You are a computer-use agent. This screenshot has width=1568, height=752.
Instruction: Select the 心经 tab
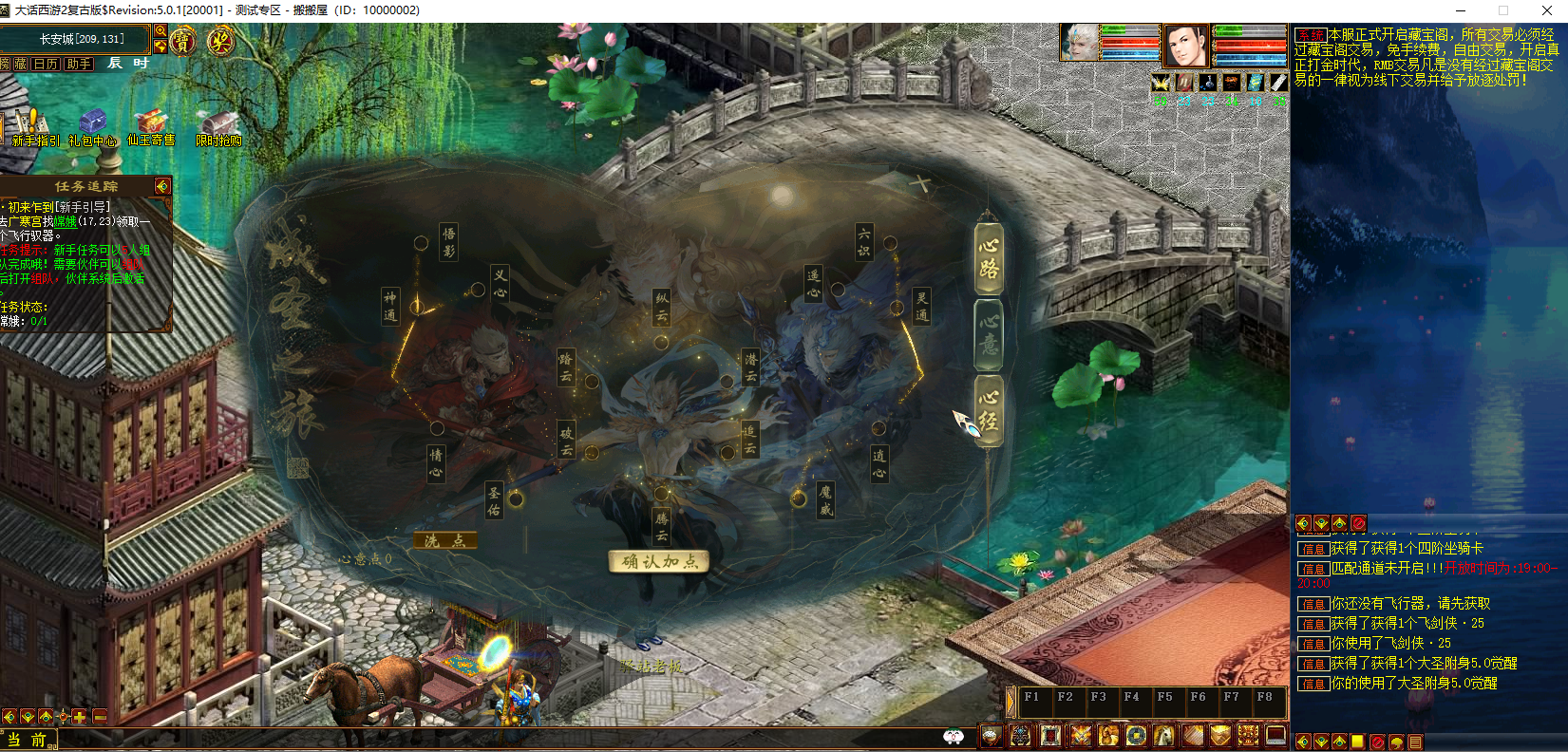tap(989, 410)
